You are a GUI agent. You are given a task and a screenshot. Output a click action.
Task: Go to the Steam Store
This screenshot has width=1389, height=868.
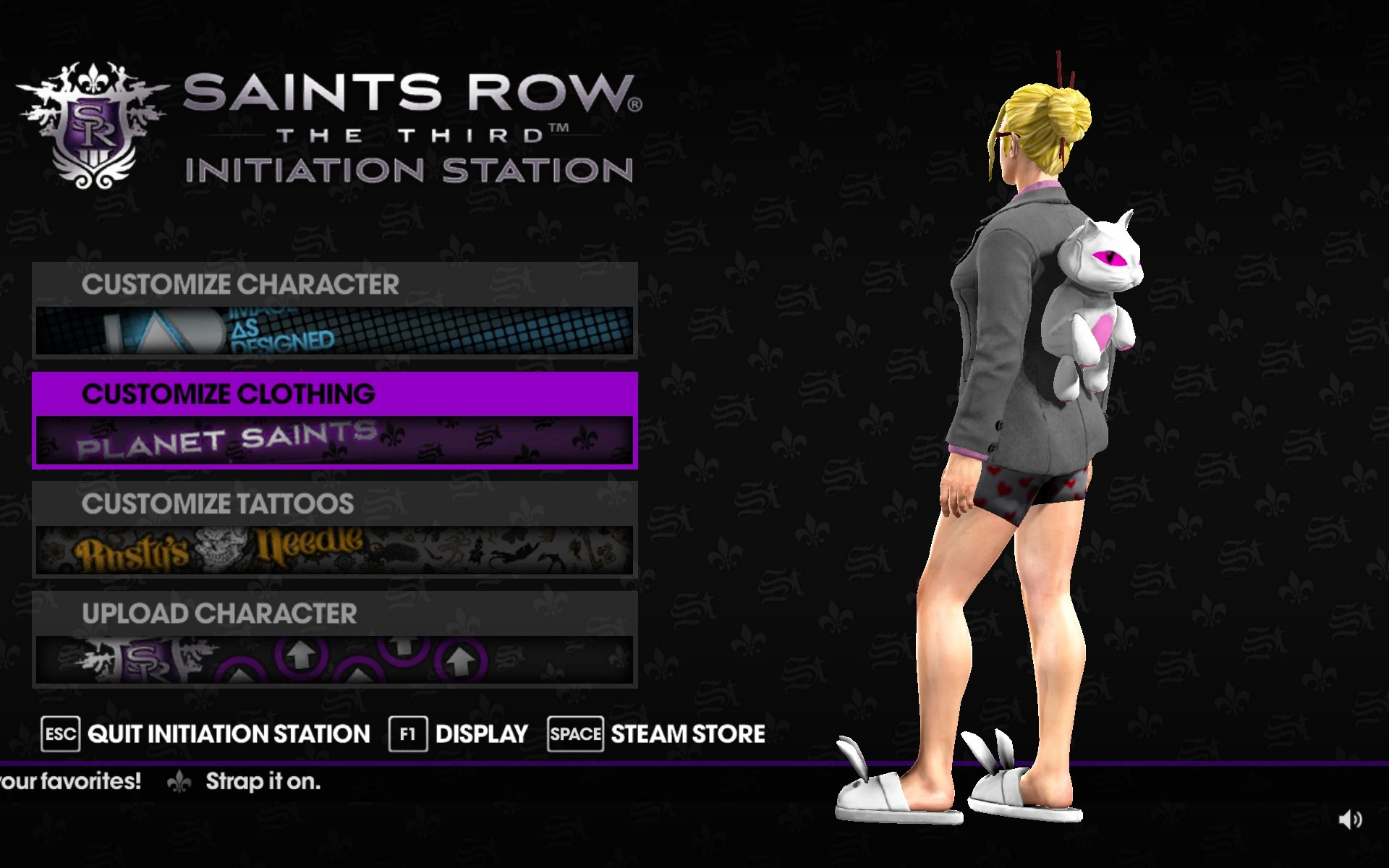click(x=657, y=734)
